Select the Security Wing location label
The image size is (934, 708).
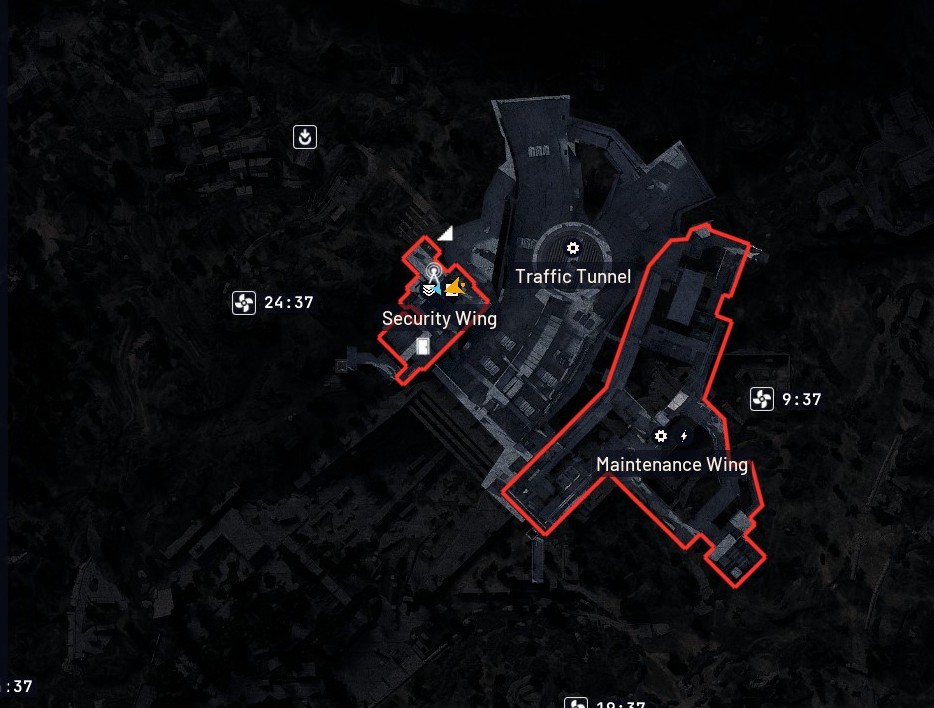[439, 319]
